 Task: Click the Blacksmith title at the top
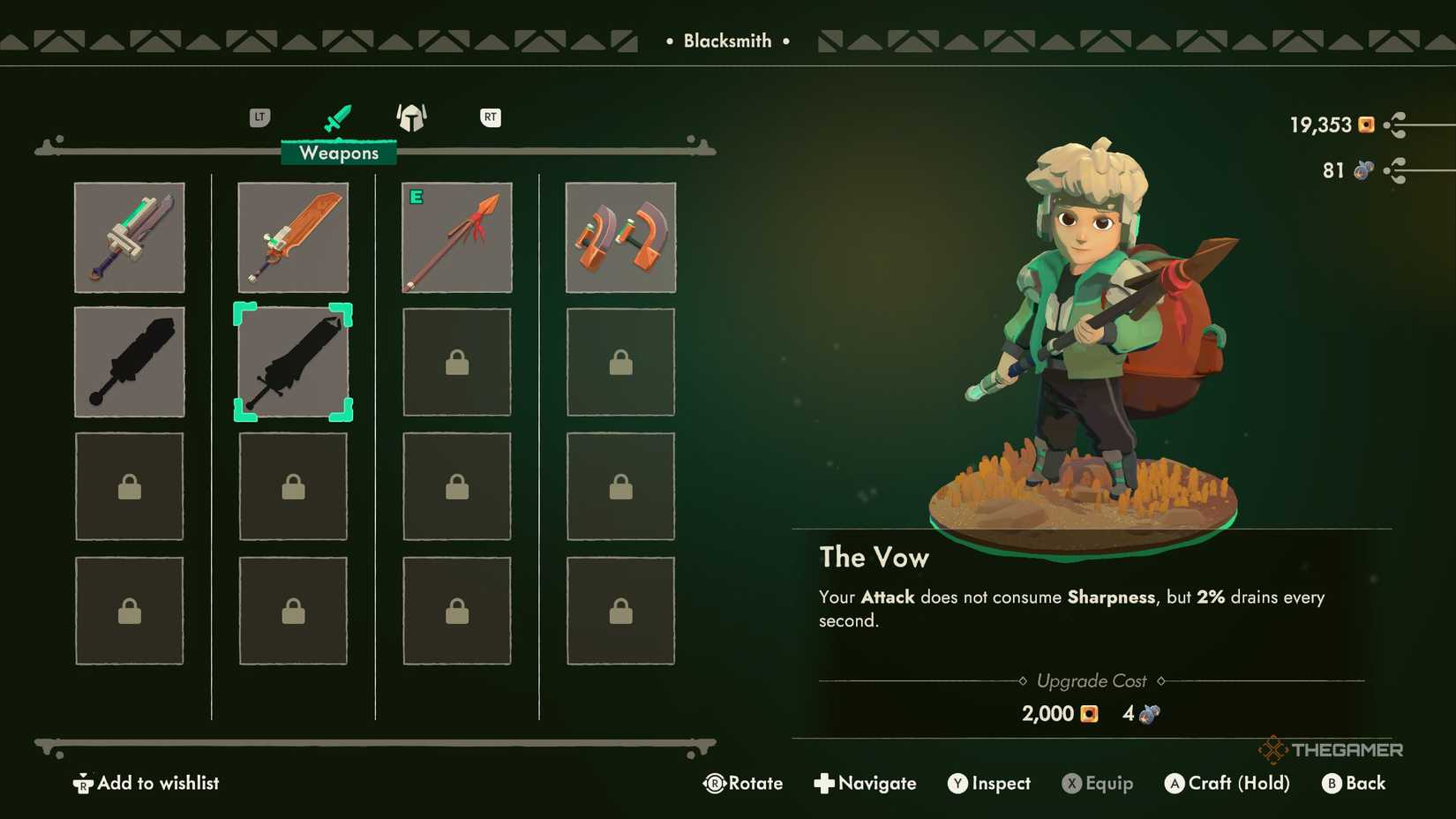727,40
